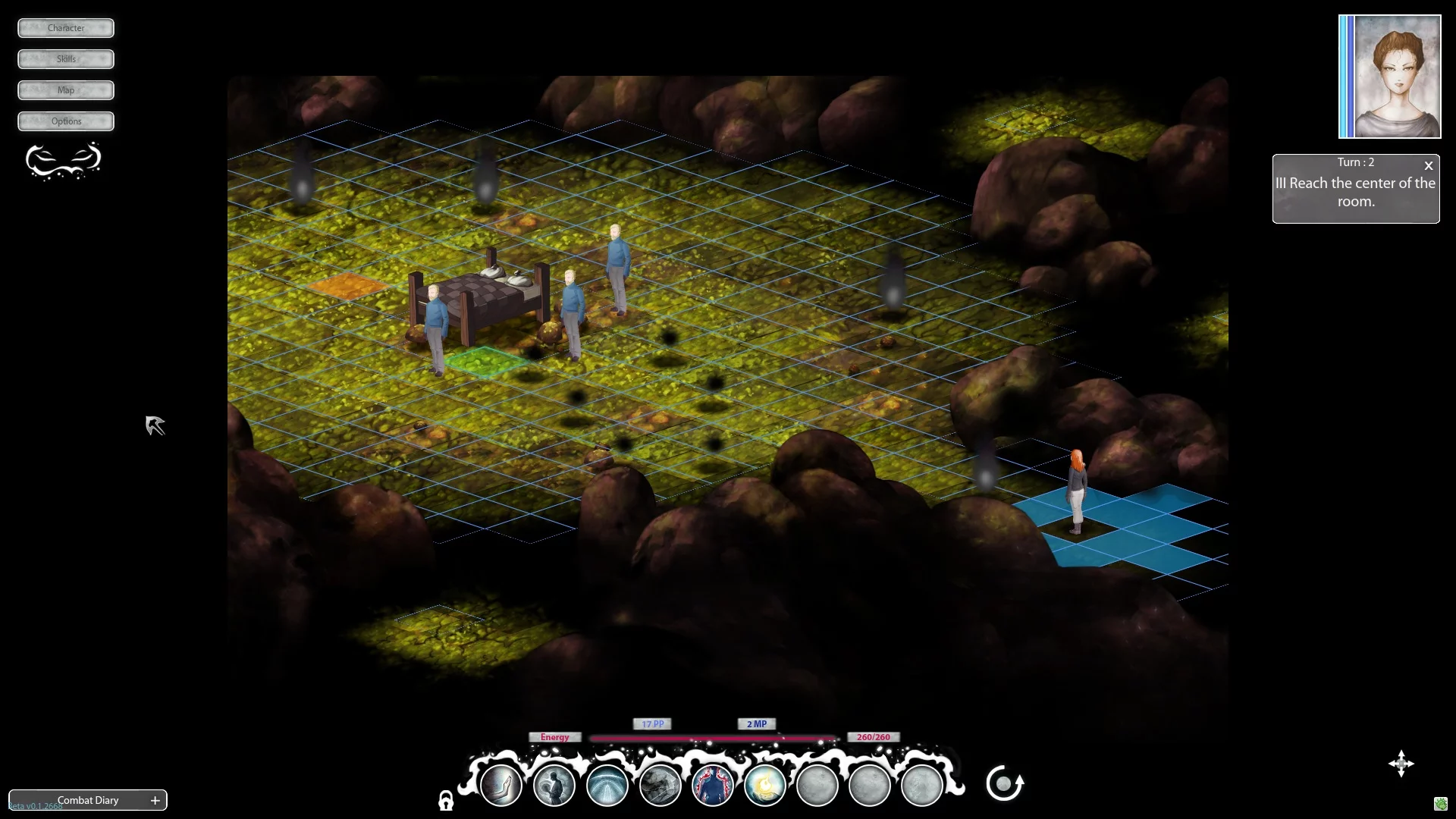Viewport: 1456px width, 819px height.
Task: Open the Skills panel
Action: click(66, 59)
